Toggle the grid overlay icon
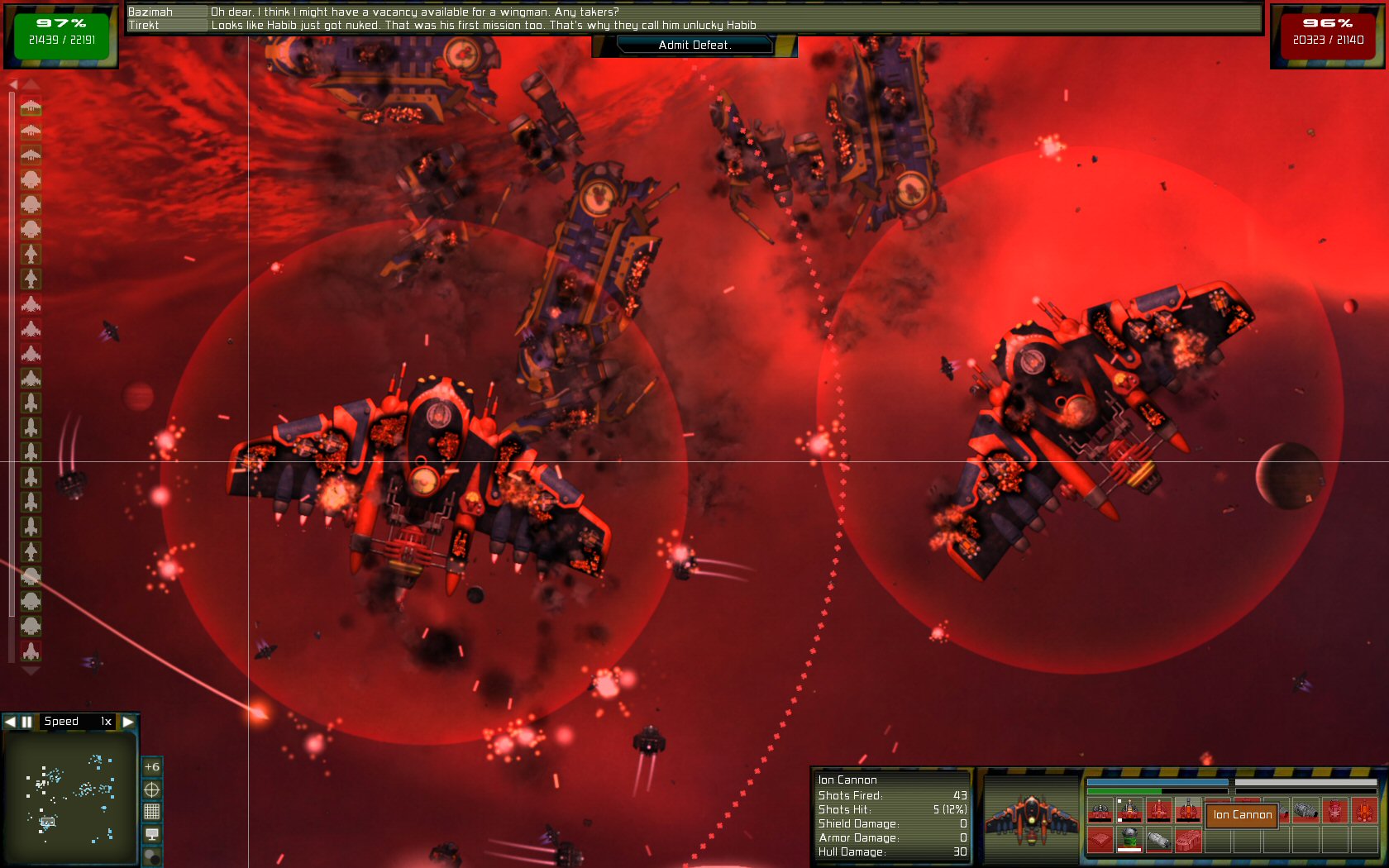Image resolution: width=1389 pixels, height=868 pixels. pos(152,812)
